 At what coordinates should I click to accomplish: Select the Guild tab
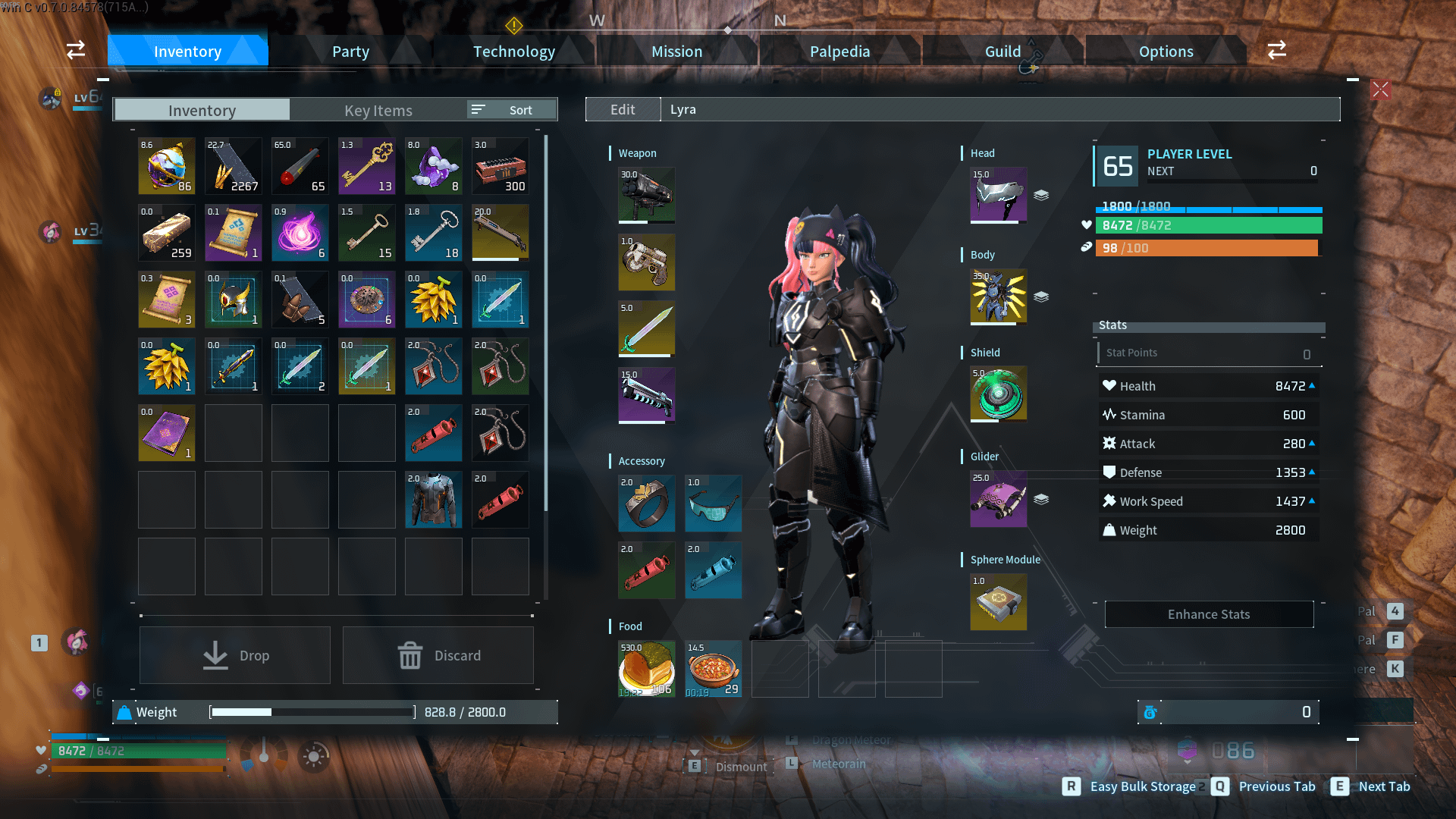coord(1003,52)
